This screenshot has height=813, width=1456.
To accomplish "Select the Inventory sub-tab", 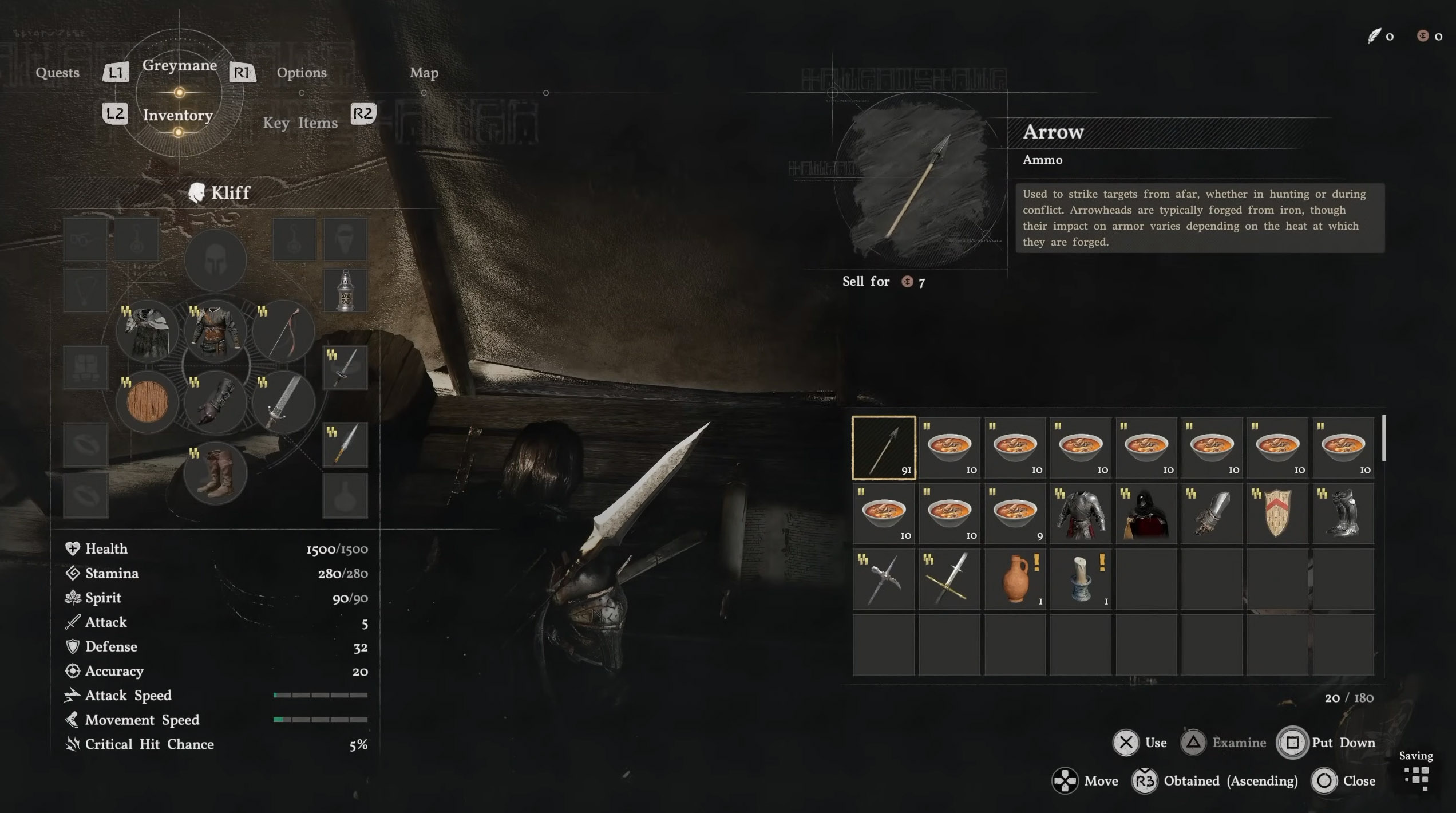I will point(178,115).
